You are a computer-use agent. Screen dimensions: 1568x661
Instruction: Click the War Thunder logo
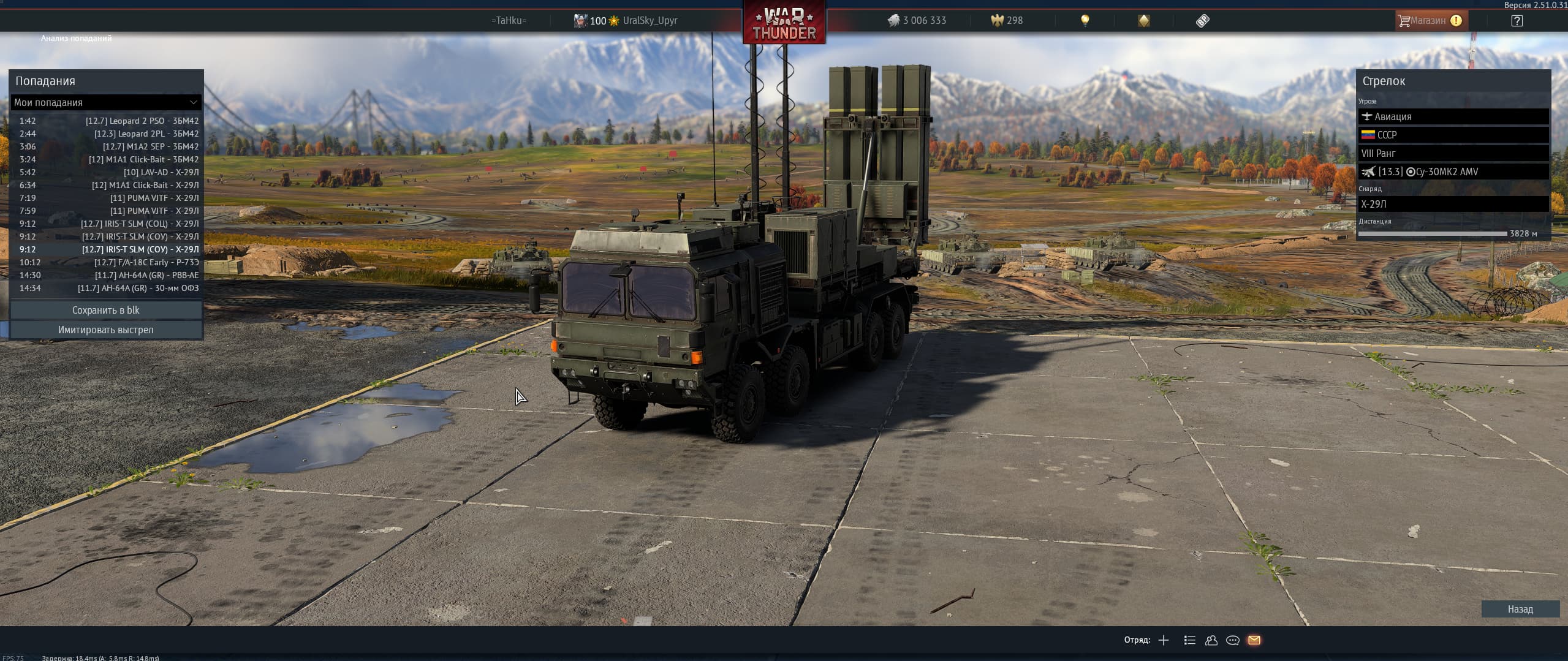[784, 25]
